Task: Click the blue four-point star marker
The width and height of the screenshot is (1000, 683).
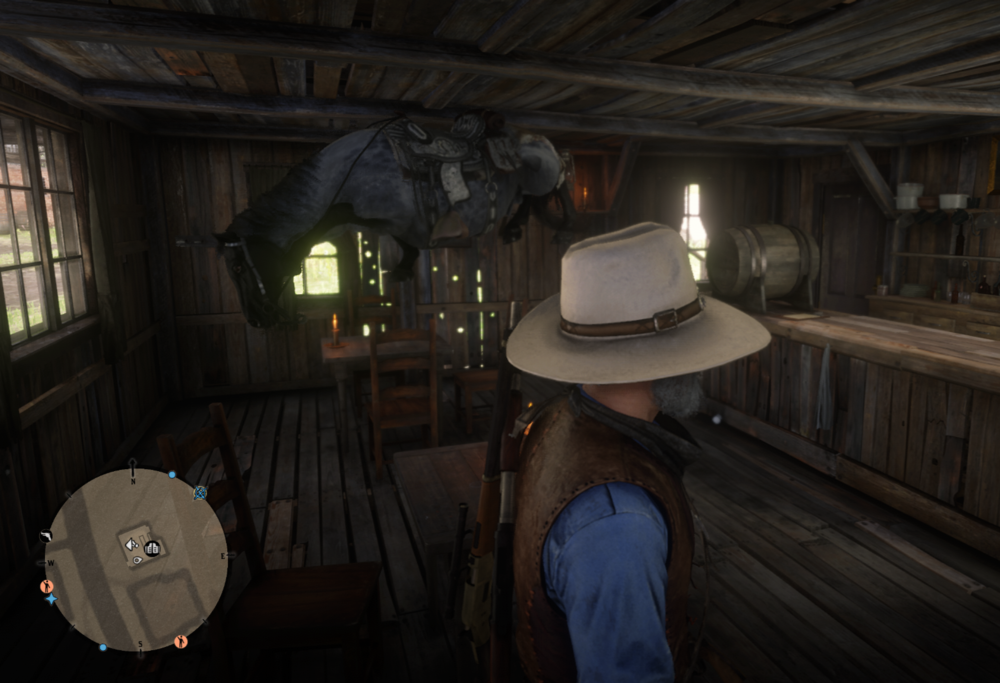Action: pyautogui.click(x=51, y=599)
